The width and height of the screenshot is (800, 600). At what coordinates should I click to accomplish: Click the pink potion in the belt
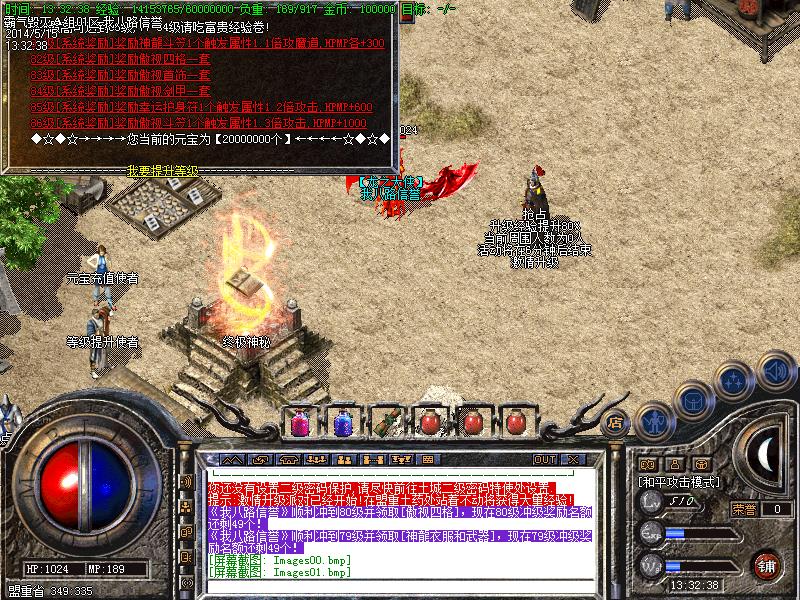click(x=299, y=423)
